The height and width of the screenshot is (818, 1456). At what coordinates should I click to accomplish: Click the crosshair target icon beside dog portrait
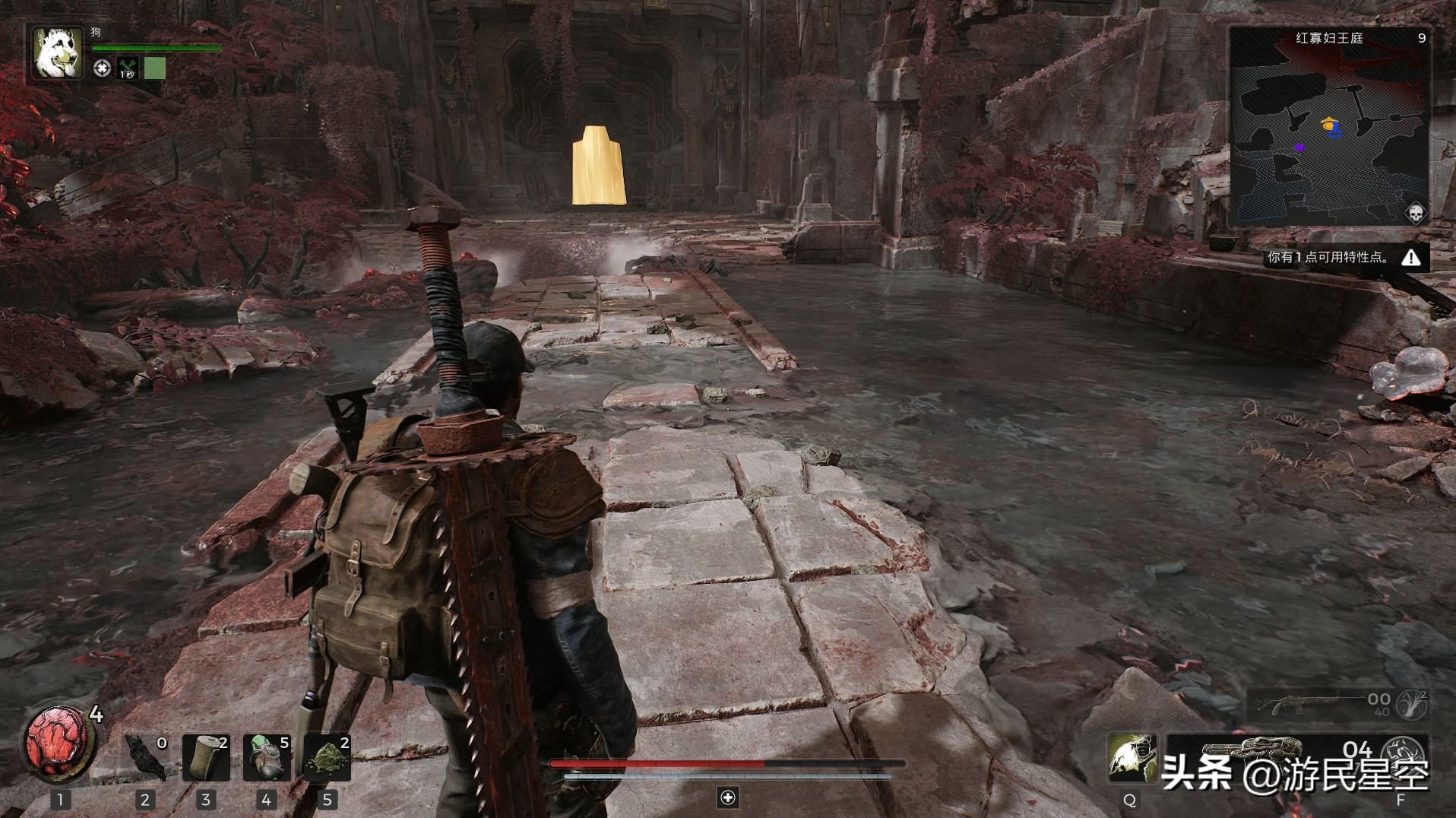click(x=102, y=68)
